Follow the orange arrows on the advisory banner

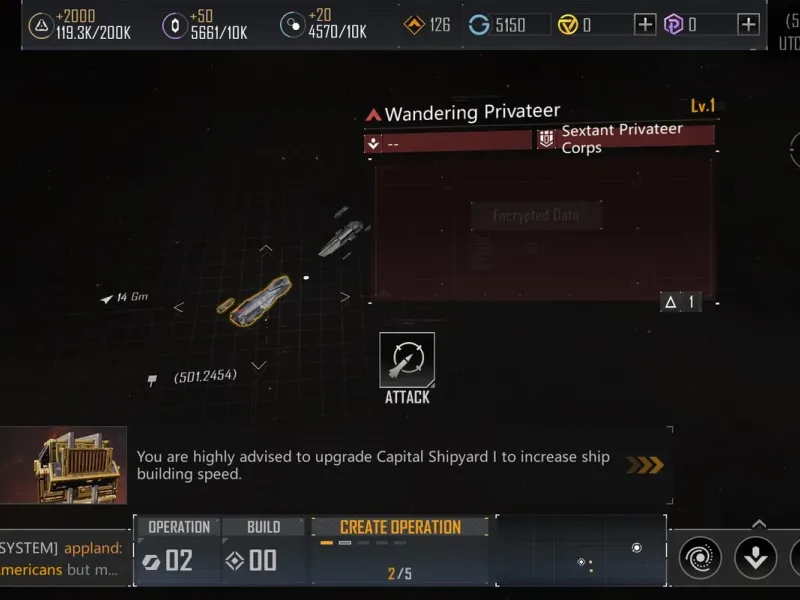click(644, 465)
